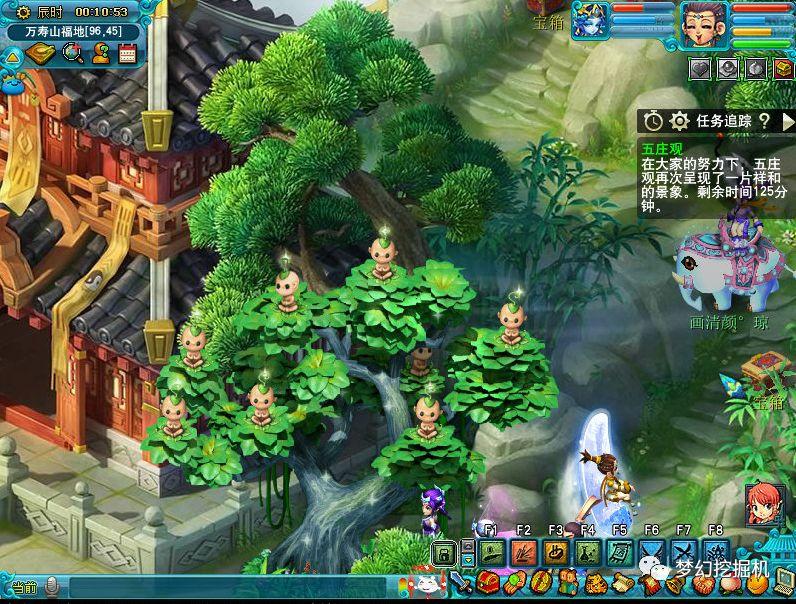The width and height of the screenshot is (796, 604).
Task: Open the world map with the magnifier-globe icon
Action: point(72,53)
